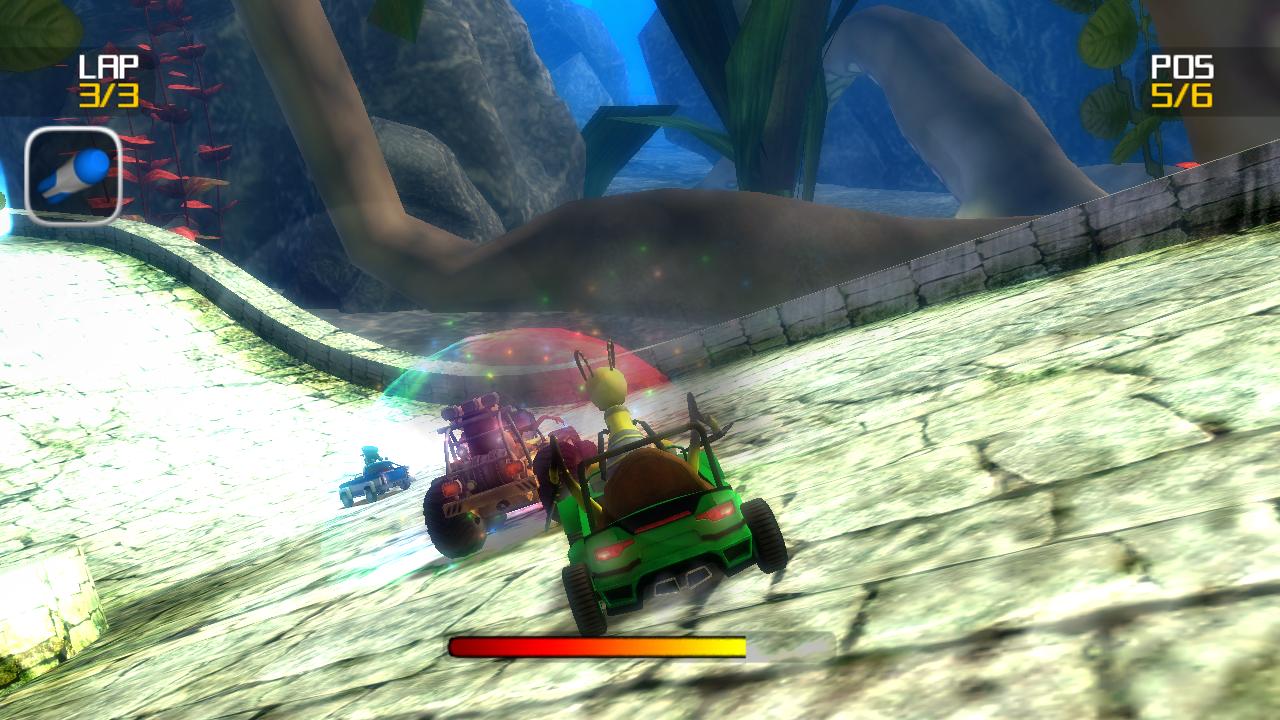The height and width of the screenshot is (720, 1280).
Task: Click the POS indicator label
Action: pyautogui.click(x=1181, y=65)
